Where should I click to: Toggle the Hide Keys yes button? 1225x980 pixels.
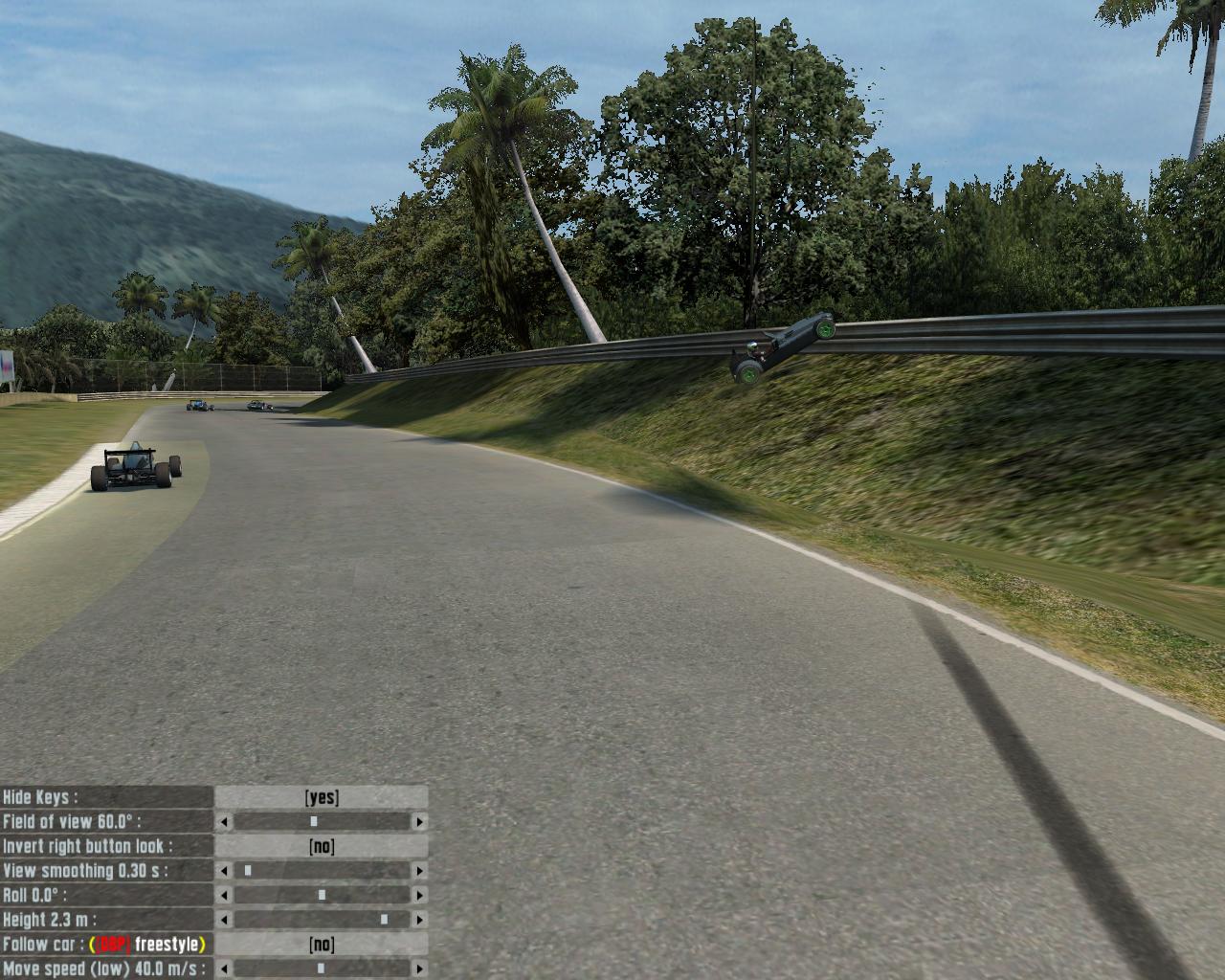click(322, 797)
